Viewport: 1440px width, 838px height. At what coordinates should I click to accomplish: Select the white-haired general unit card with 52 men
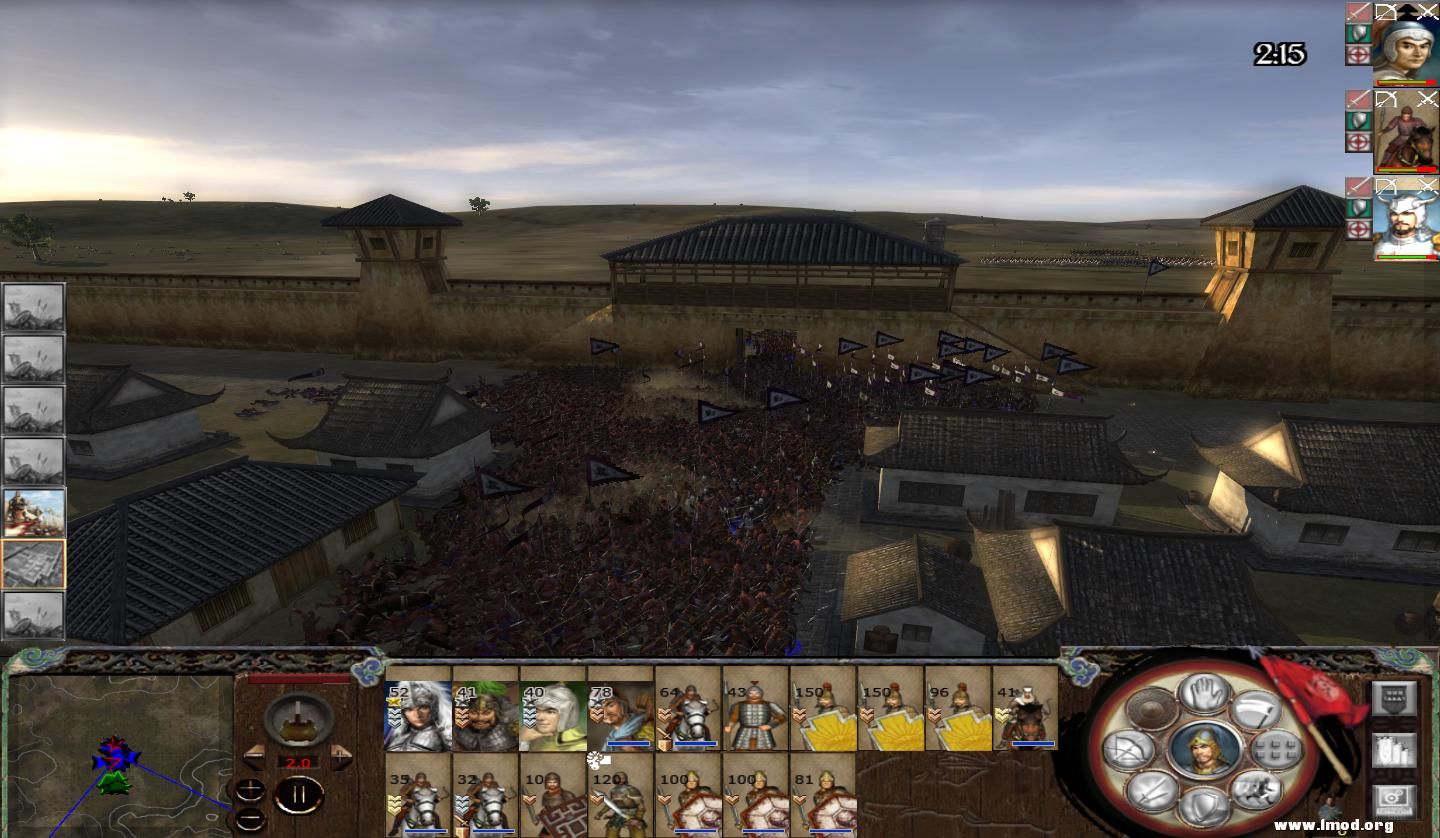pos(418,715)
